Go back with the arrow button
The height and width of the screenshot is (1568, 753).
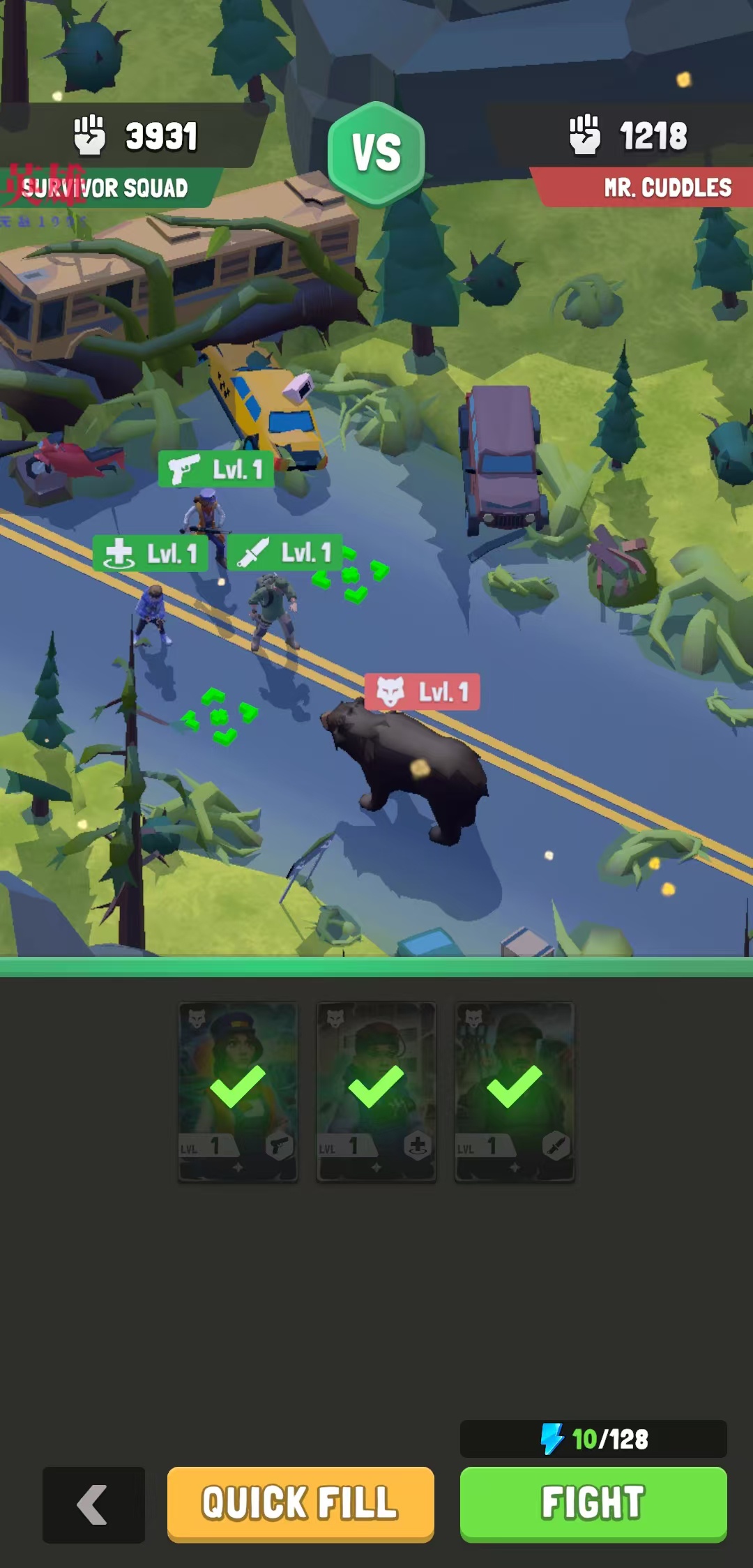(93, 1505)
